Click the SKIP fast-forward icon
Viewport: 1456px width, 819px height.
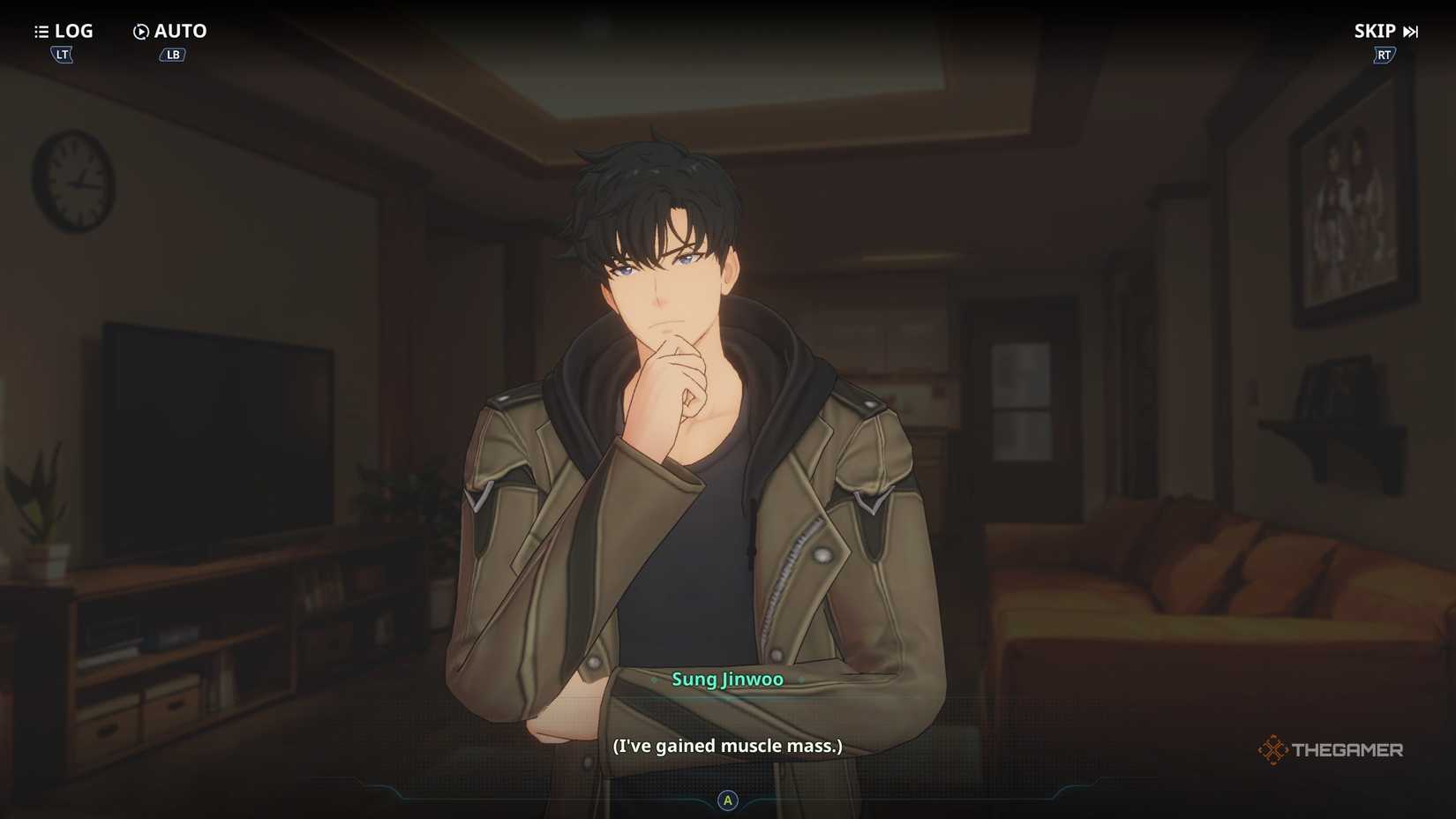[1409, 31]
